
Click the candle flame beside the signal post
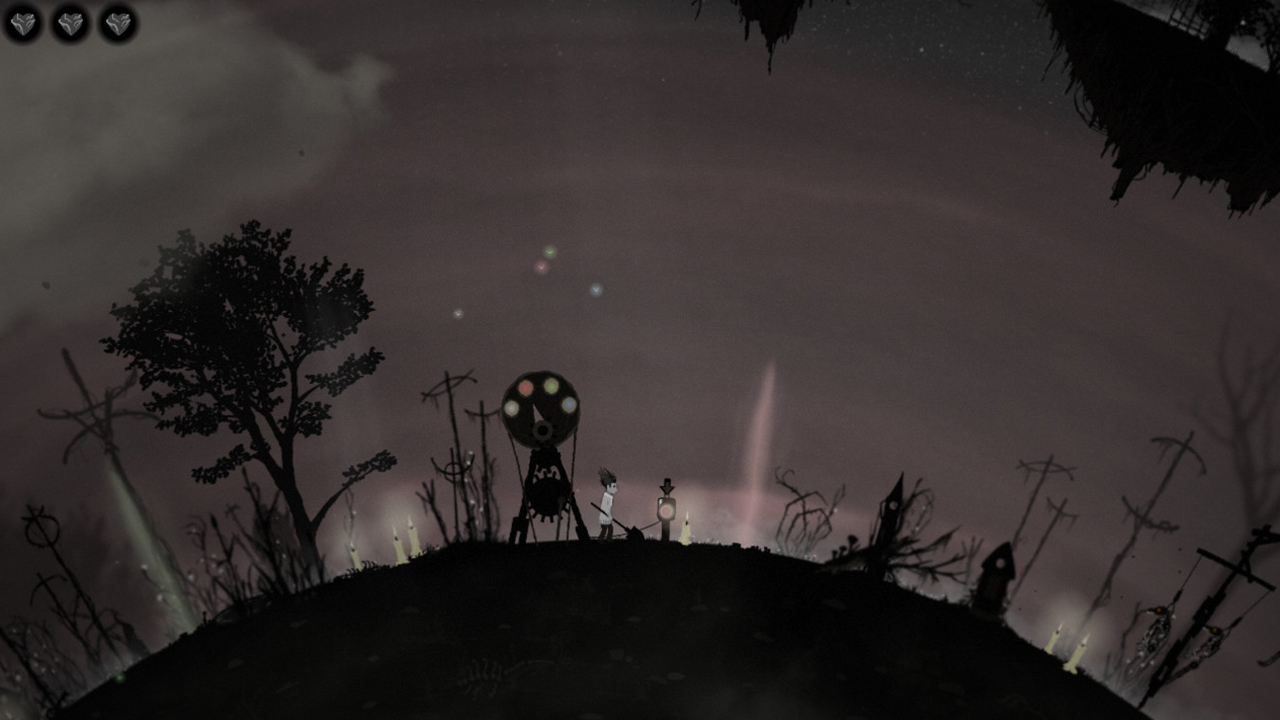[x=688, y=516]
